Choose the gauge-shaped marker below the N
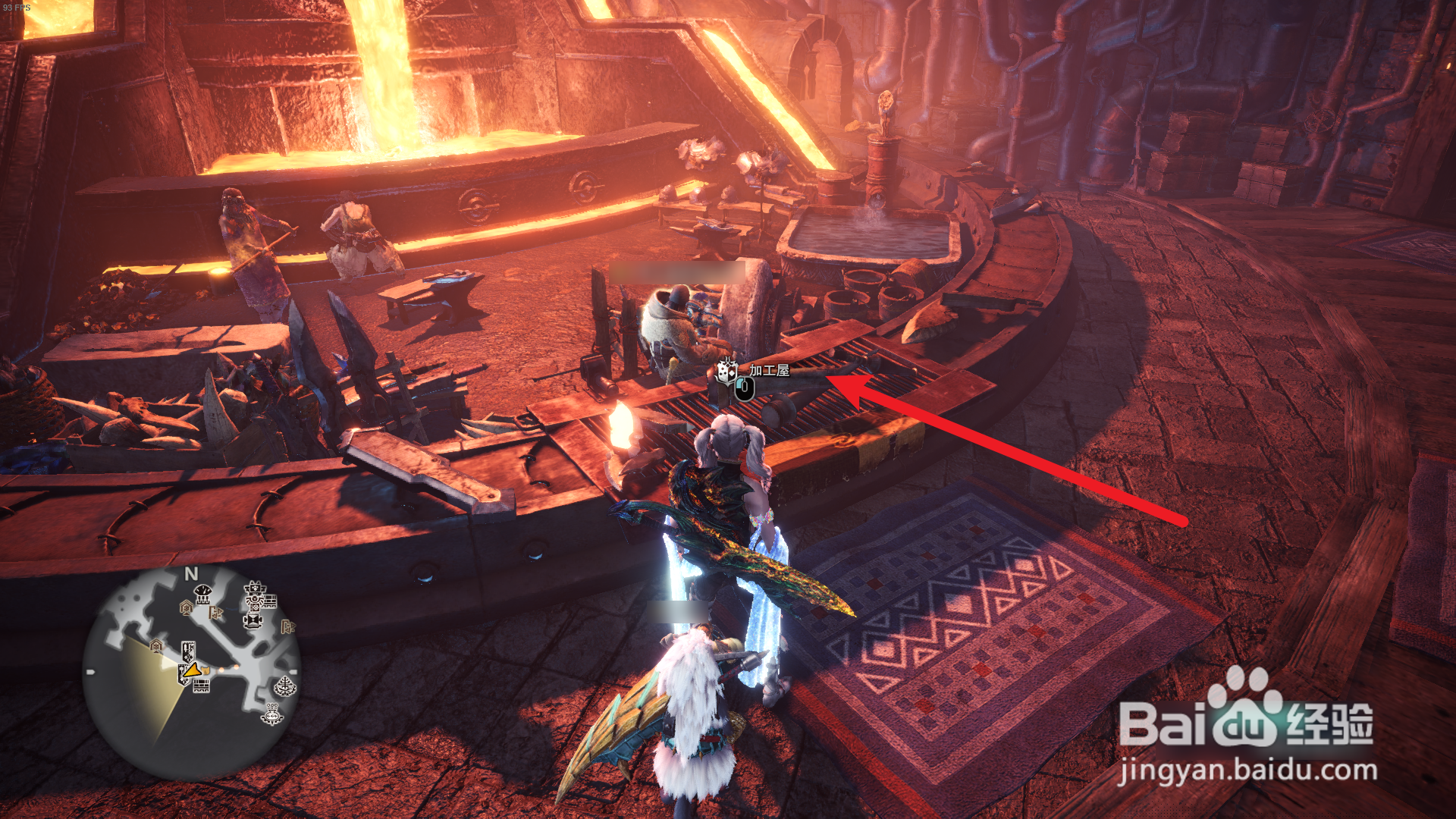The image size is (1456, 819). (202, 595)
